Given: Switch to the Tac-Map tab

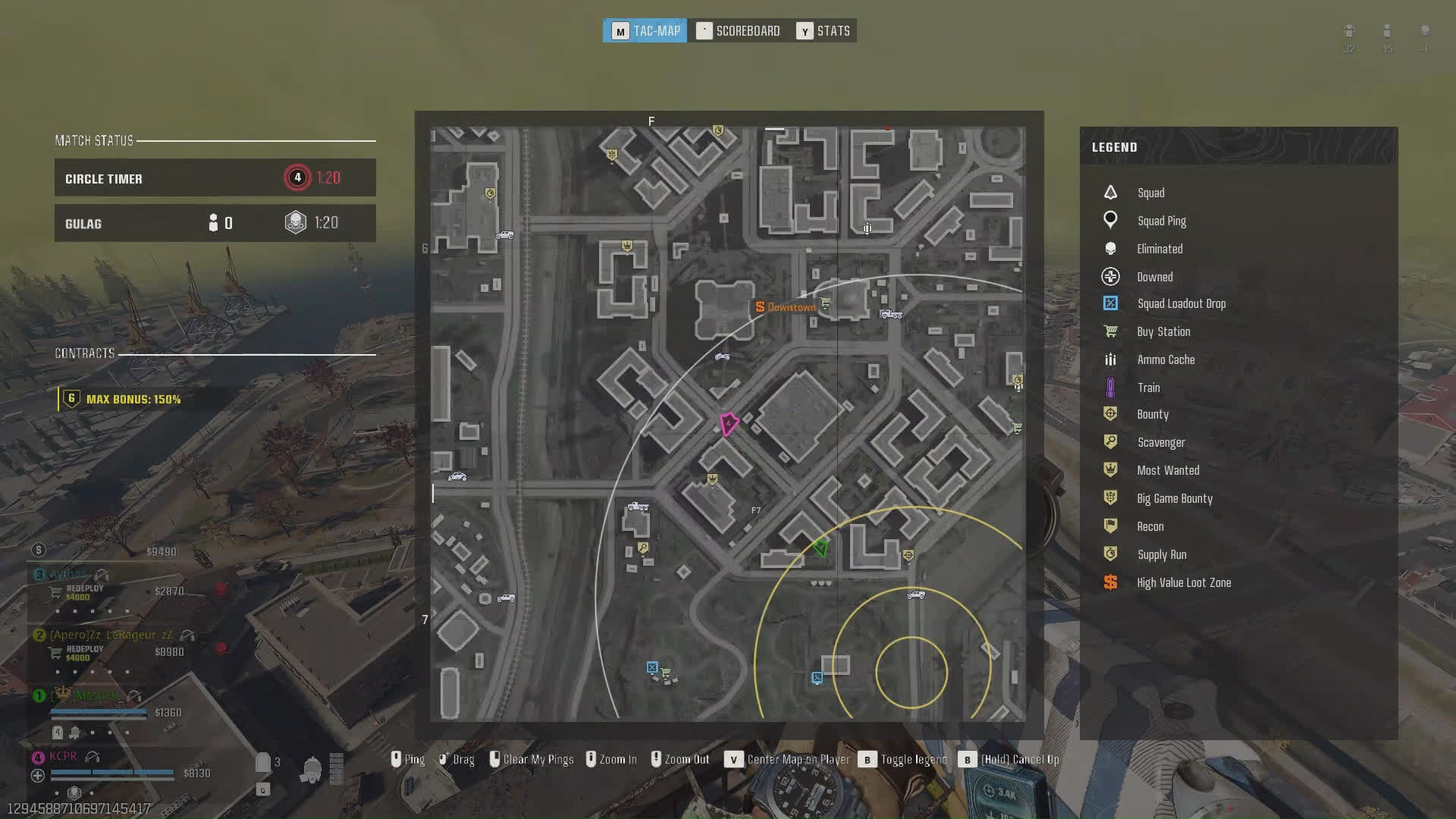Looking at the screenshot, I should [x=645, y=31].
